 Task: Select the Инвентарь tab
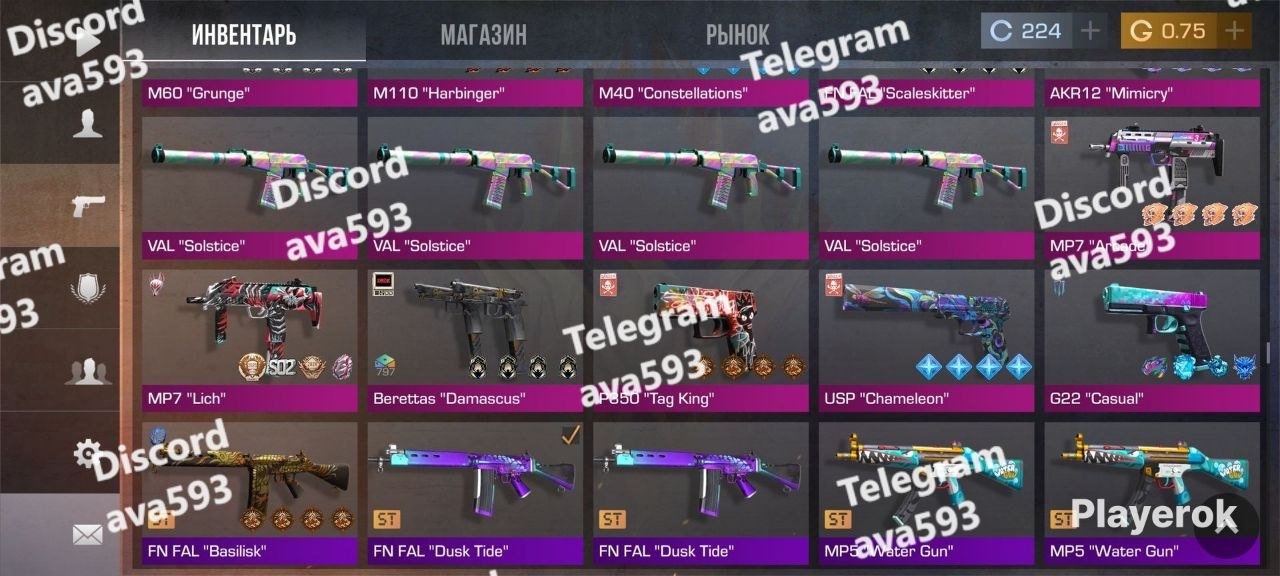click(244, 35)
